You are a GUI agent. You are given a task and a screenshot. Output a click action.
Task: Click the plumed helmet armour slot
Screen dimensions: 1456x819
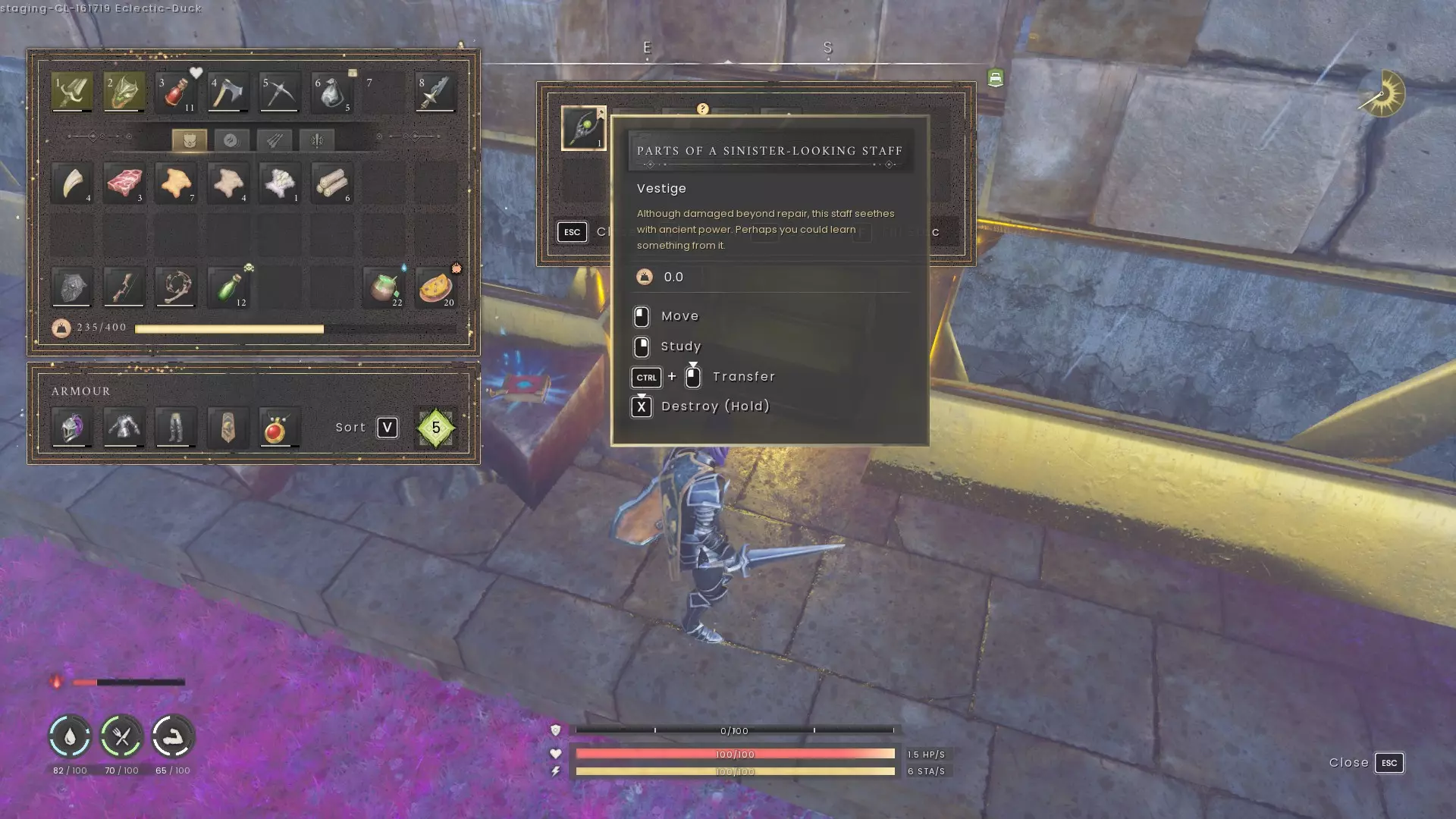[72, 428]
